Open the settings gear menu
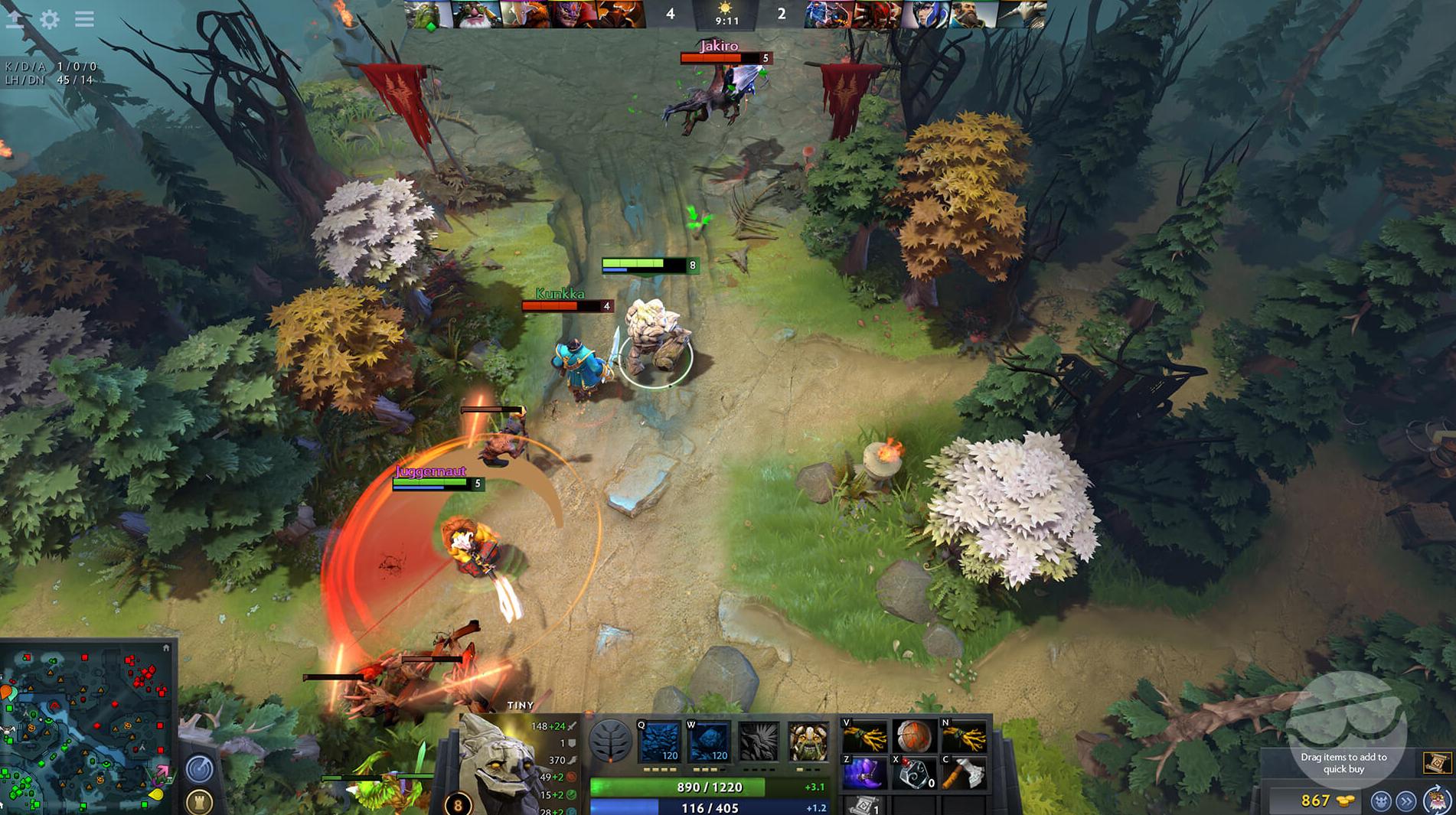 pos(51,20)
